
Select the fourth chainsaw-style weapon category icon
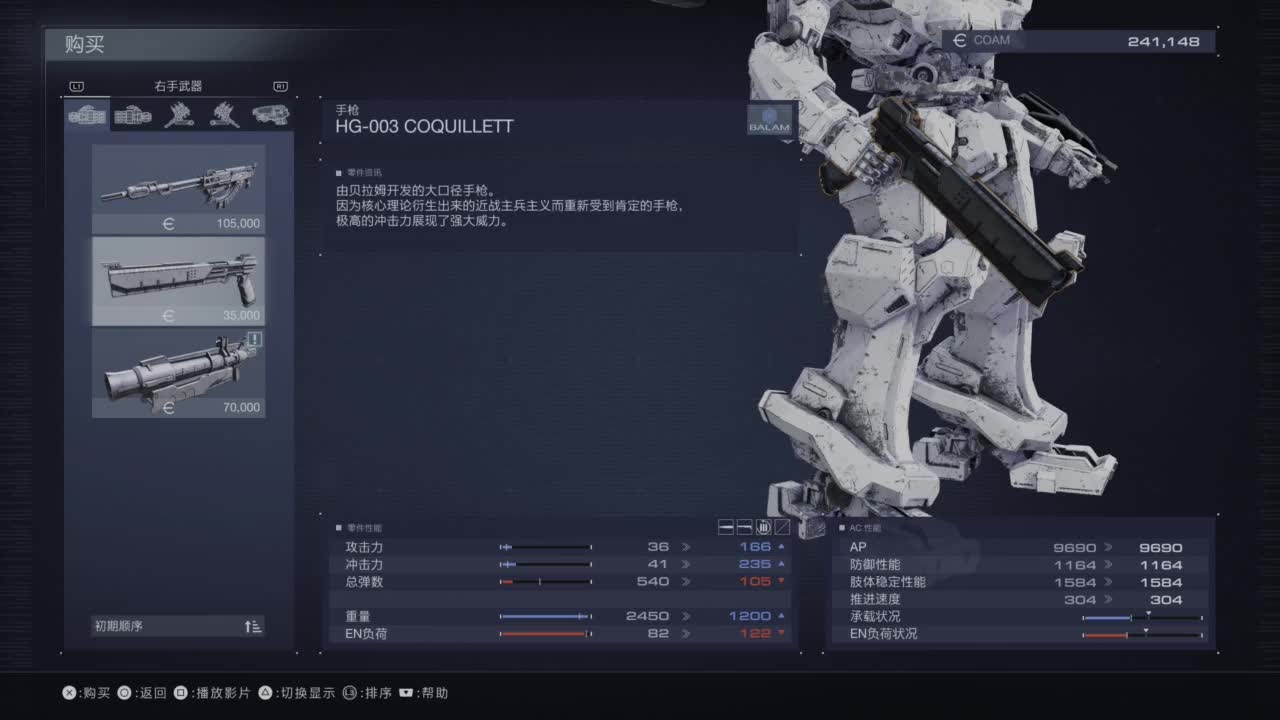coord(226,114)
